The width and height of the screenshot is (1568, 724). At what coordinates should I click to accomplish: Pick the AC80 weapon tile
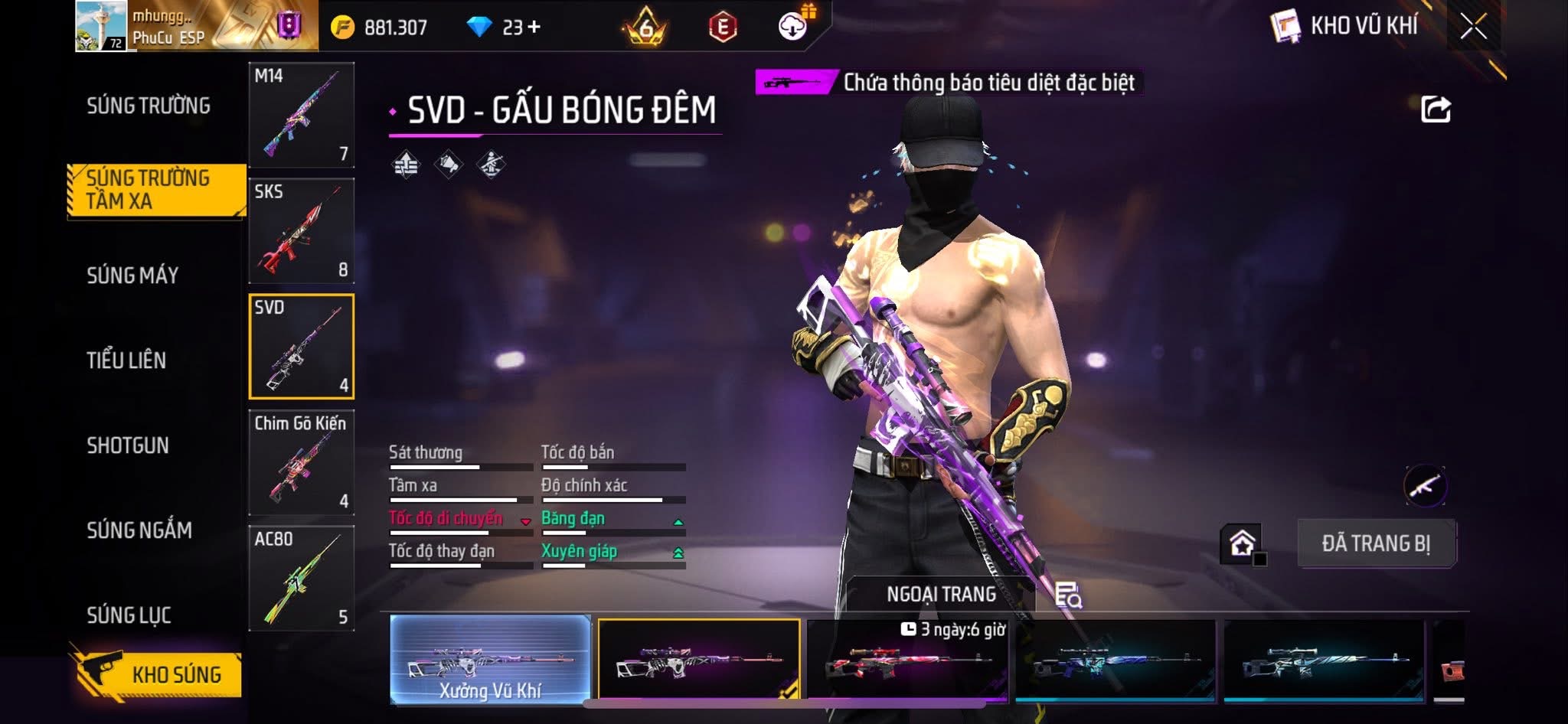pos(302,578)
